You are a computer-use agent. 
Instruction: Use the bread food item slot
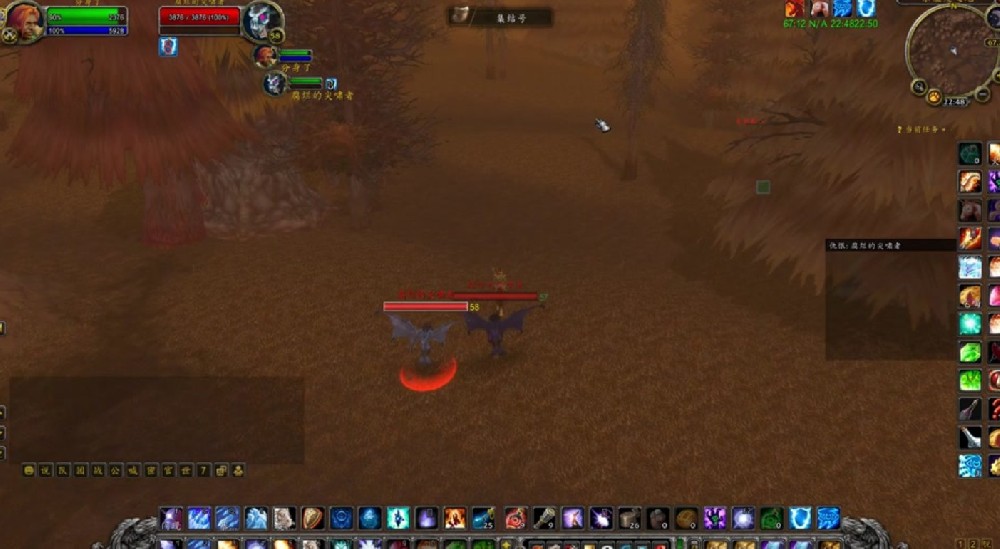point(686,518)
